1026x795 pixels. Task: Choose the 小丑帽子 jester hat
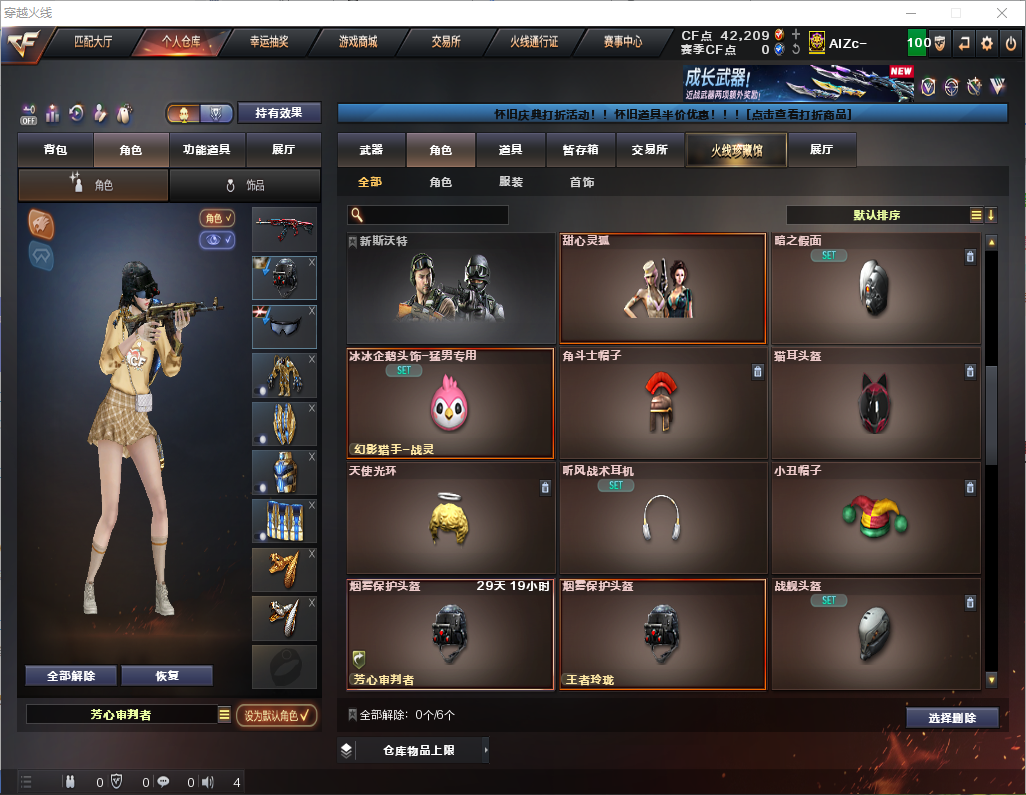coord(876,519)
